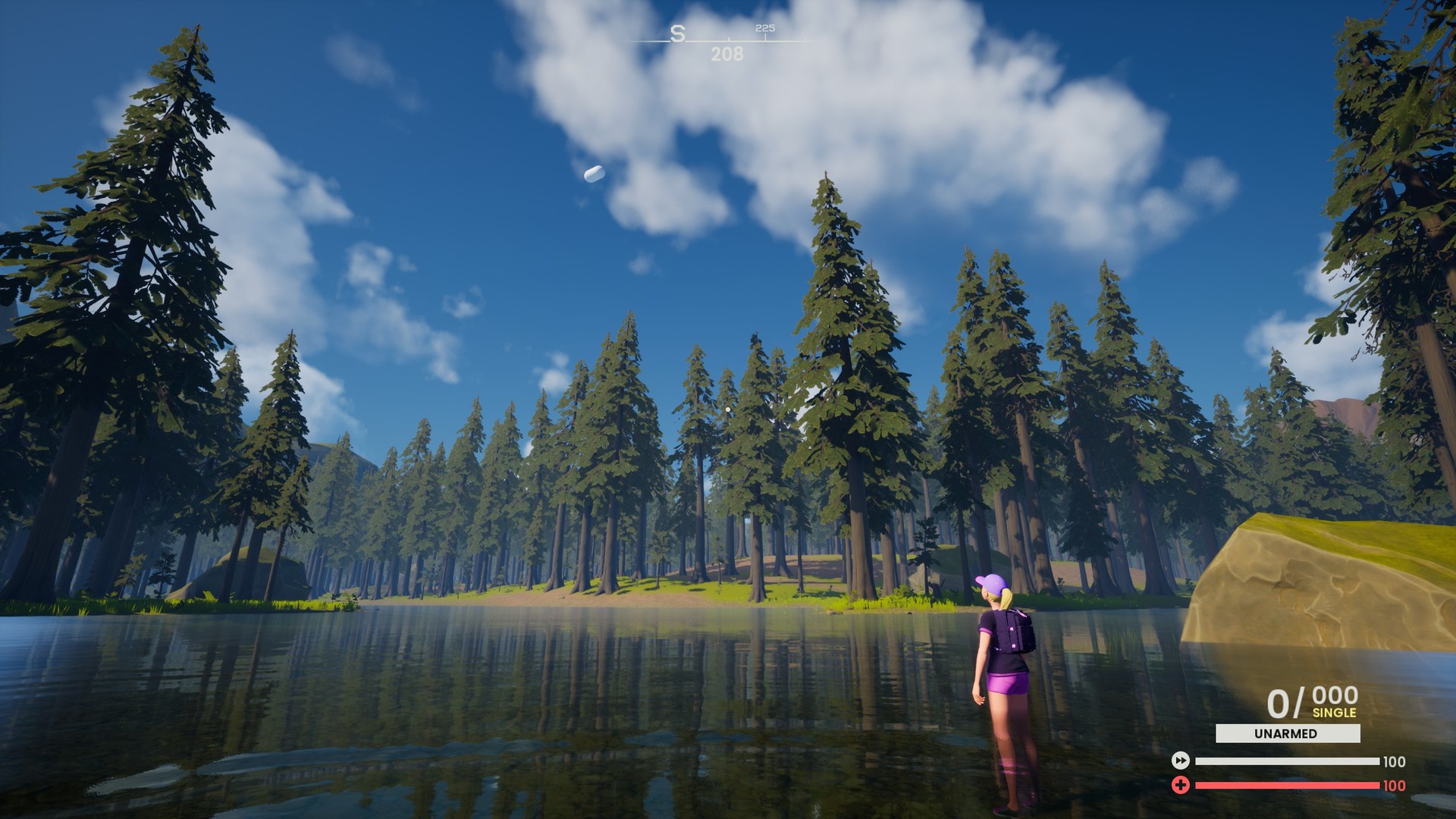Click the red health bar
The height and width of the screenshot is (819, 1456).
pos(1287,785)
